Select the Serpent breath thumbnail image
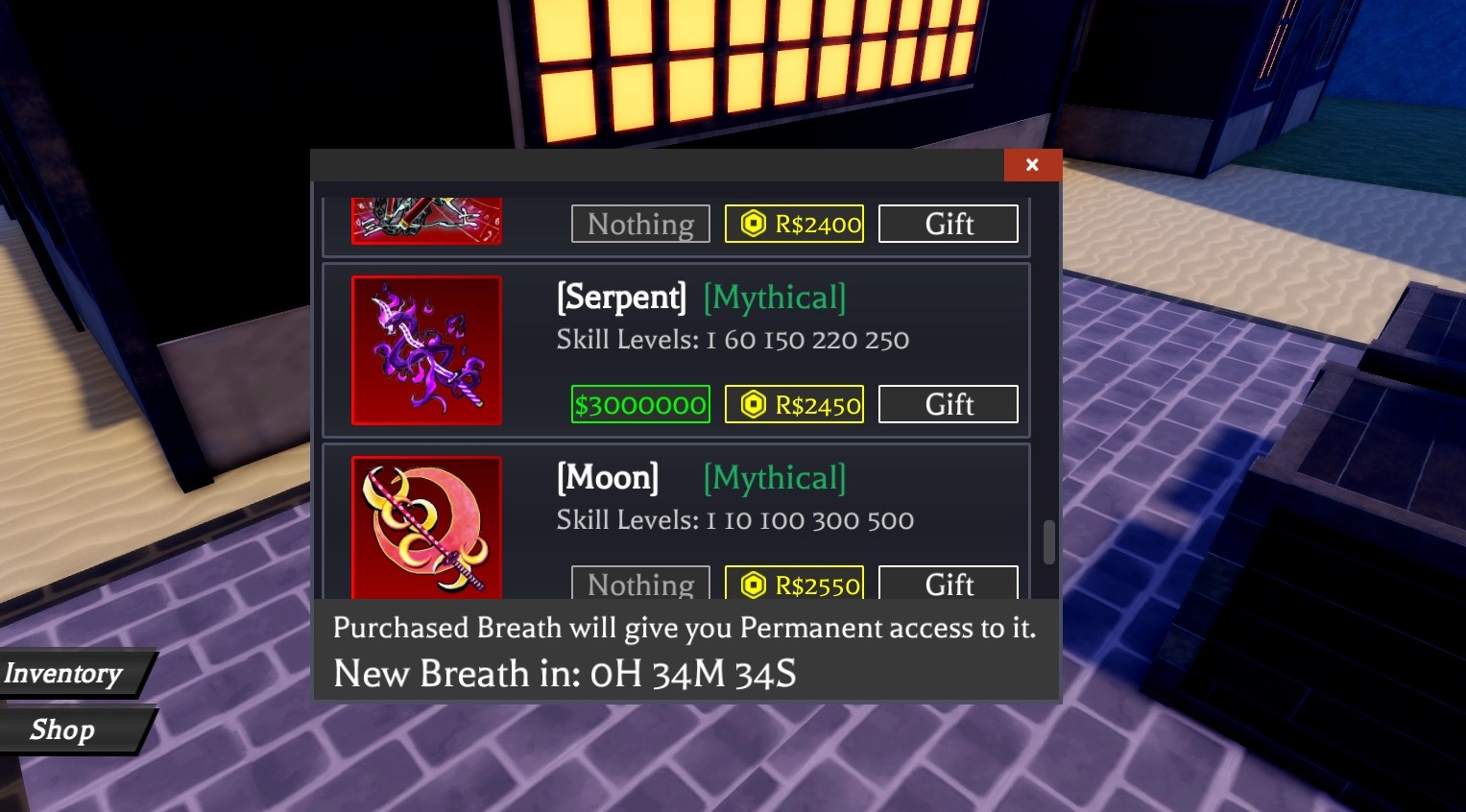 [426, 349]
